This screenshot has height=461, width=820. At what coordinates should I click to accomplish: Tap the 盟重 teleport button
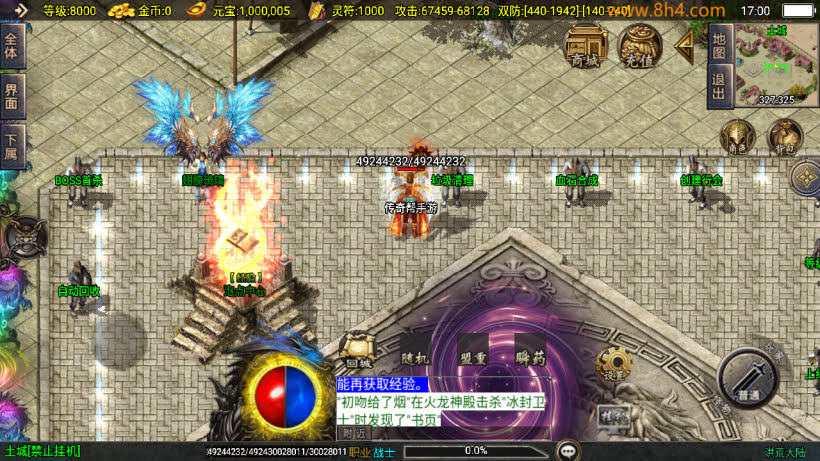473,352
